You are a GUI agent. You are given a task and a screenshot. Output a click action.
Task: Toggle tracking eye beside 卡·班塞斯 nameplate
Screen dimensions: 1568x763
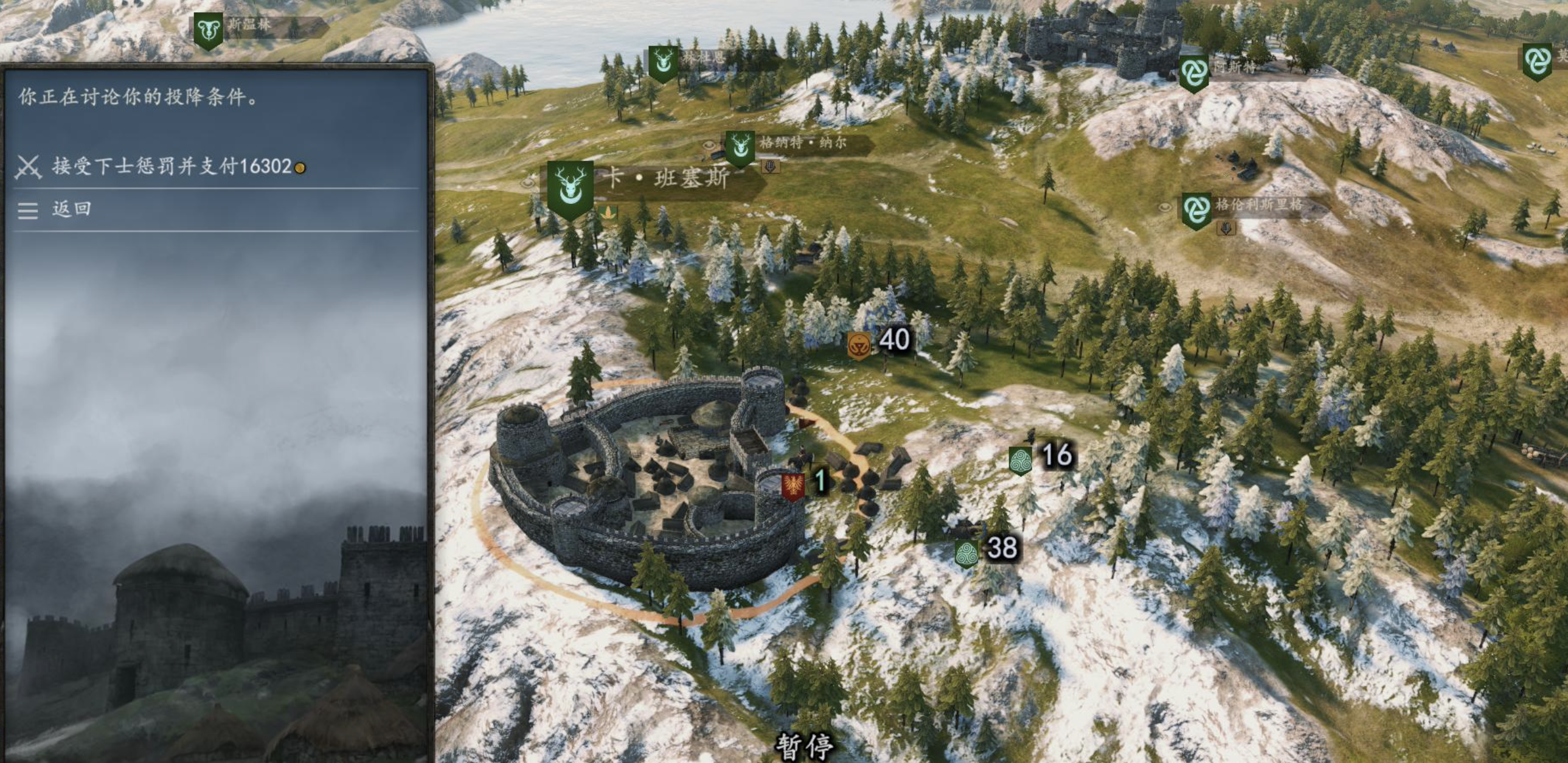pos(528,182)
